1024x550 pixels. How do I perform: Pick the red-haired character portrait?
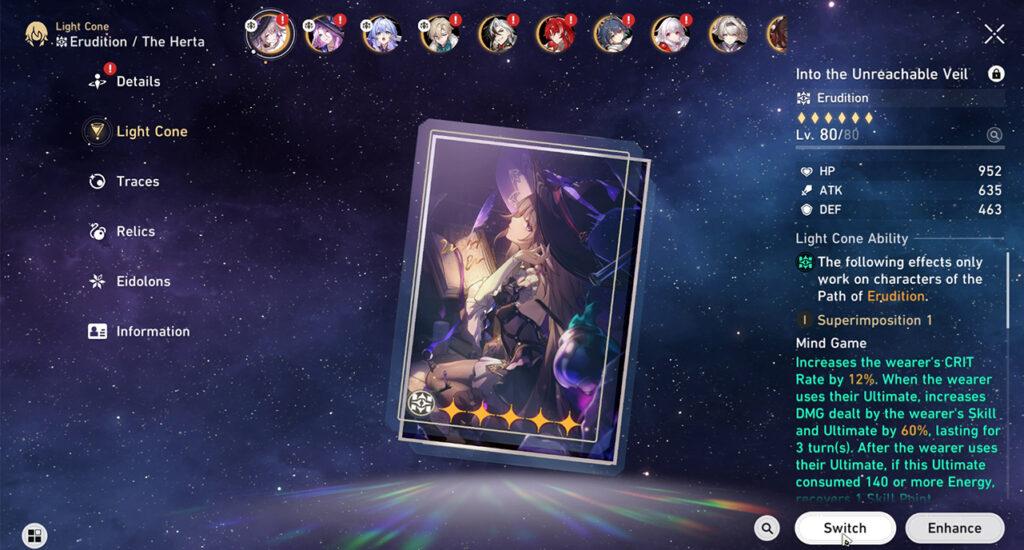pyautogui.click(x=555, y=33)
